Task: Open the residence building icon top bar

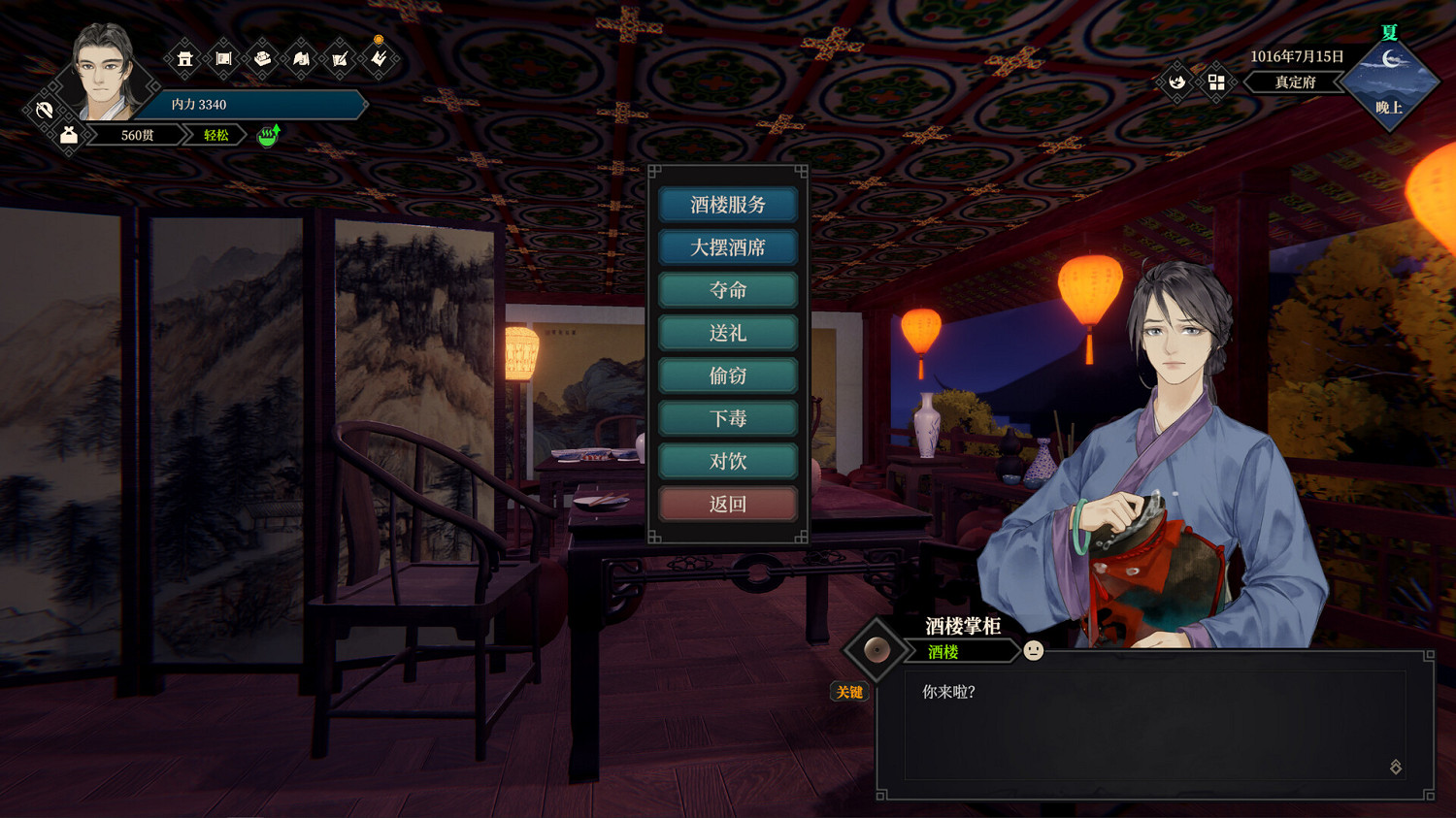Action: tap(184, 59)
